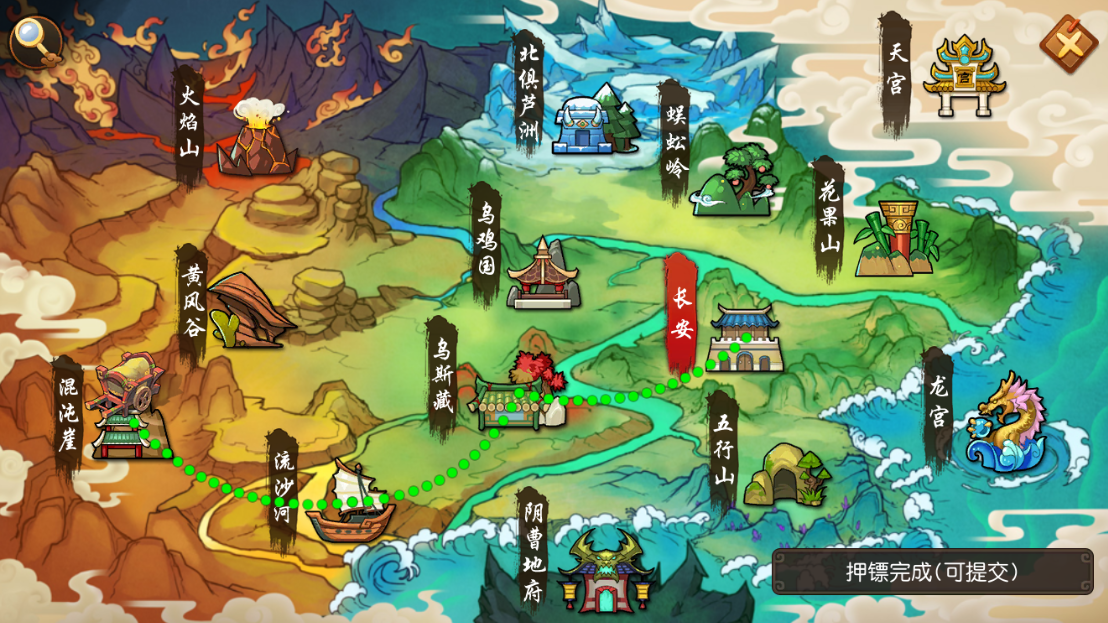Choose the 蜈蚣岭 tree hill location
The width and height of the screenshot is (1108, 623).
point(736,180)
